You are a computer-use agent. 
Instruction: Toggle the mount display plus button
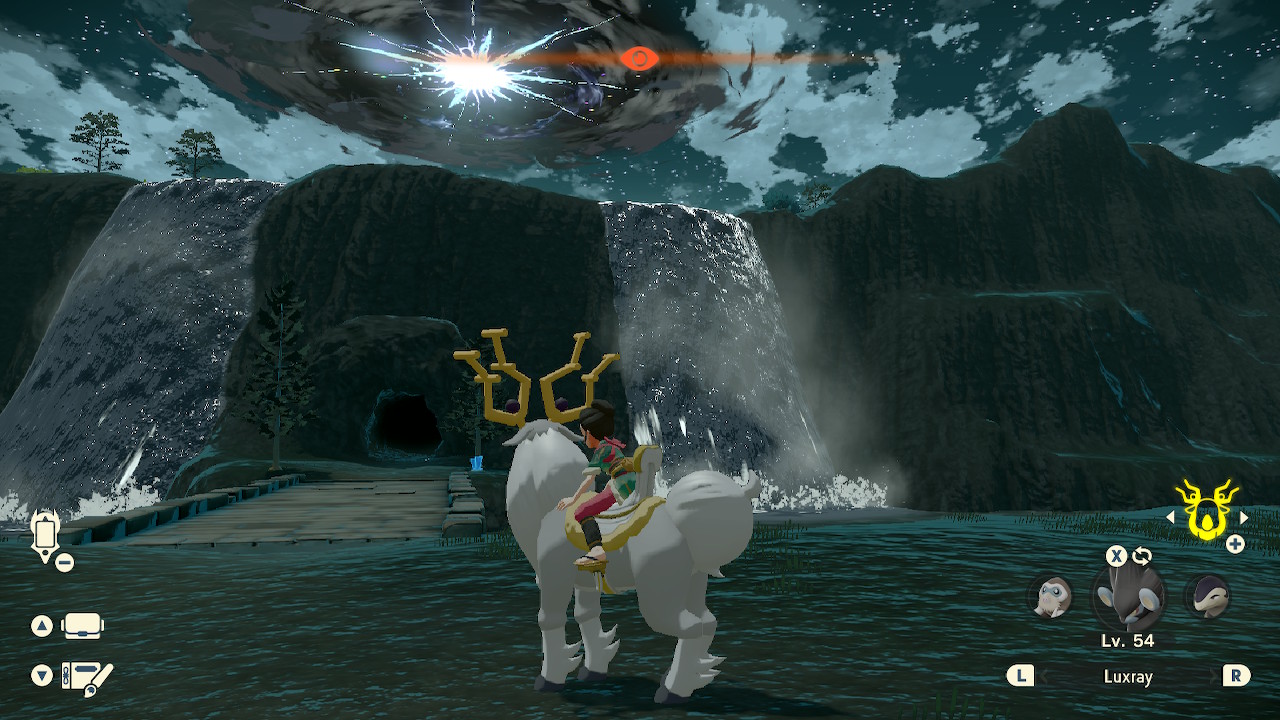[1237, 545]
